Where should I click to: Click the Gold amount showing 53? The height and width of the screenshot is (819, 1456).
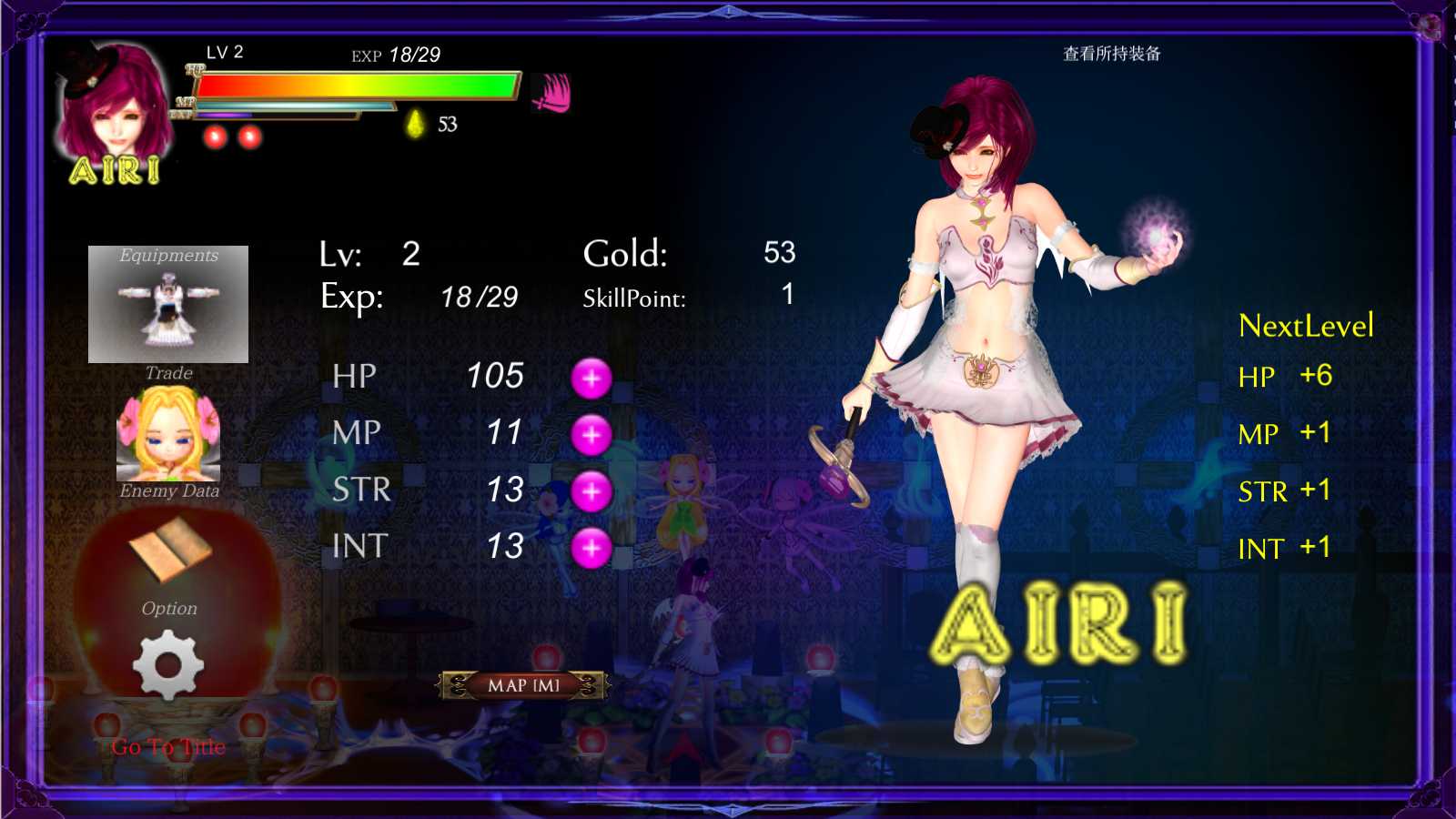[780, 252]
